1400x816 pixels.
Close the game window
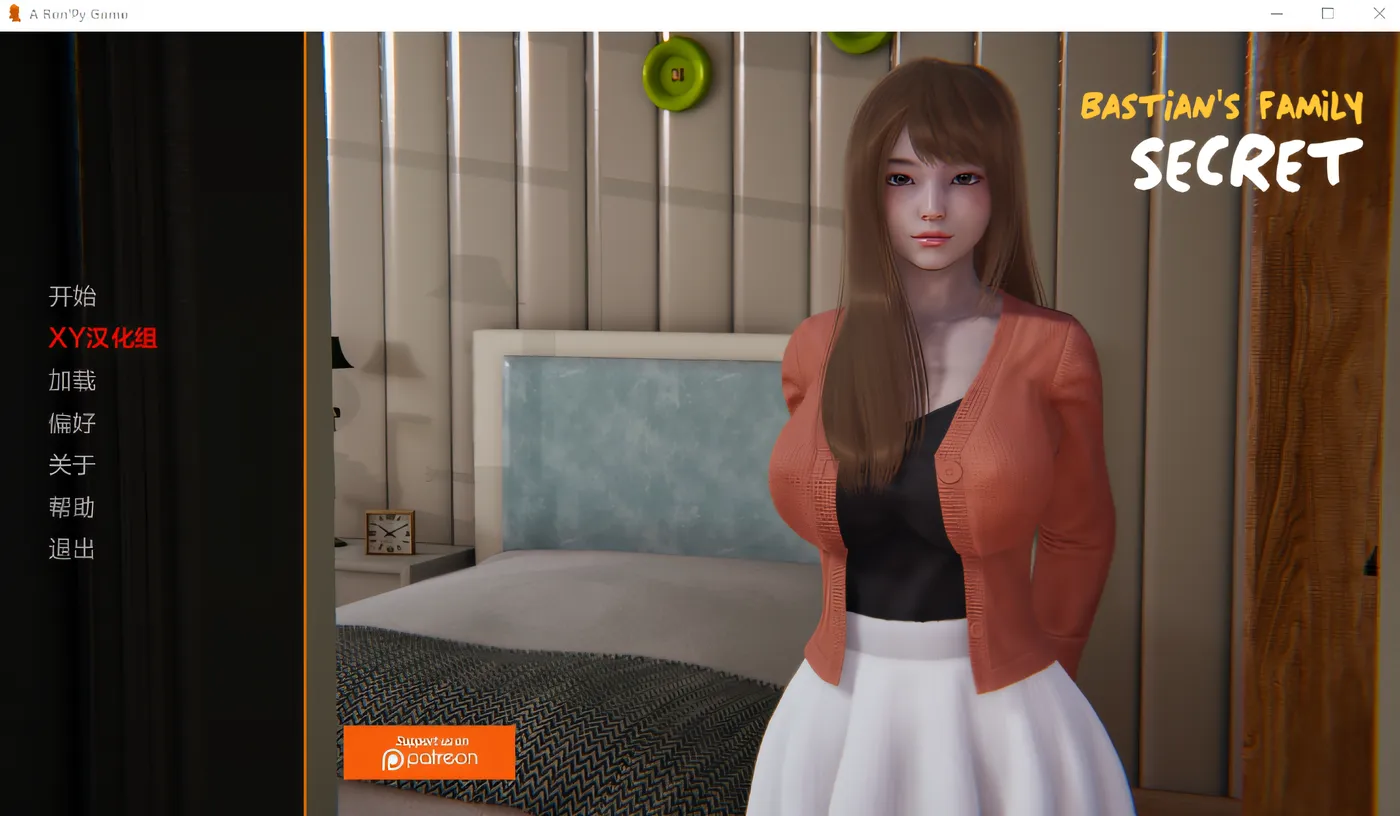tap(1379, 13)
